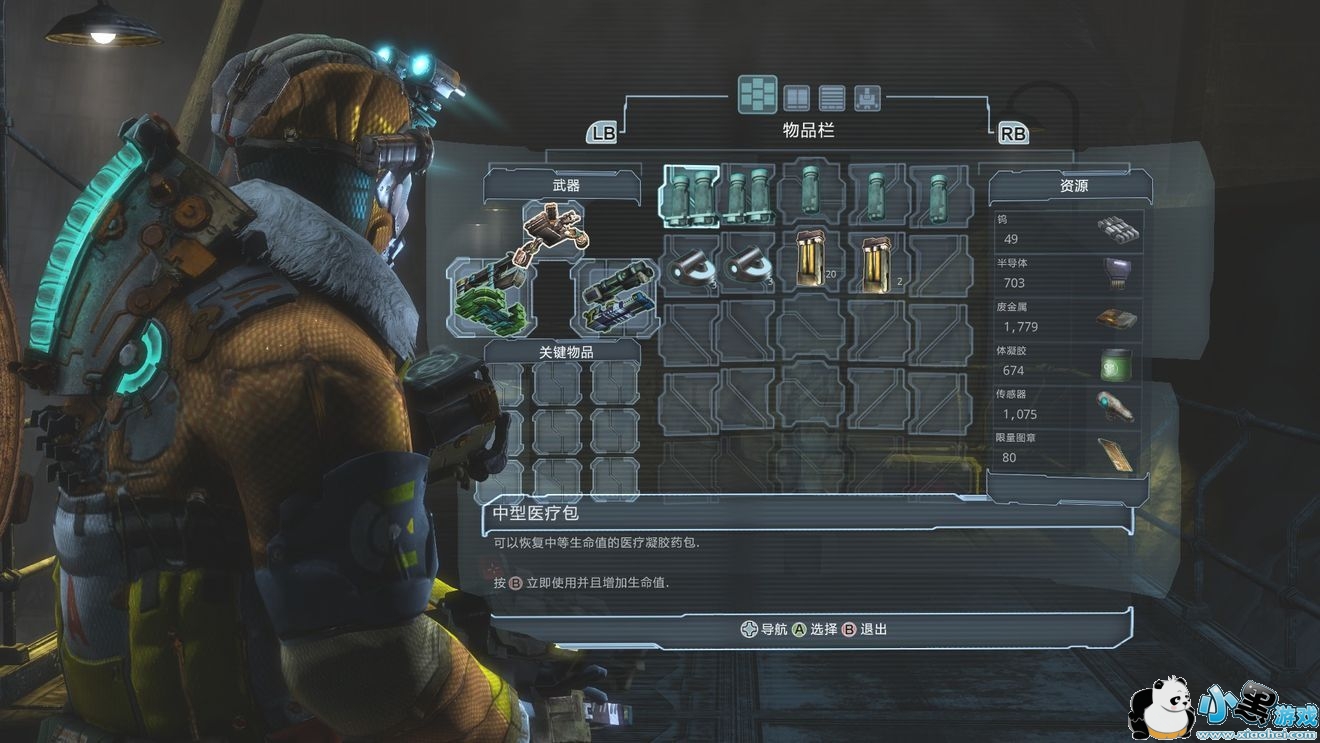Switch to the lined list tab
This screenshot has height=743, width=1320.
click(832, 97)
